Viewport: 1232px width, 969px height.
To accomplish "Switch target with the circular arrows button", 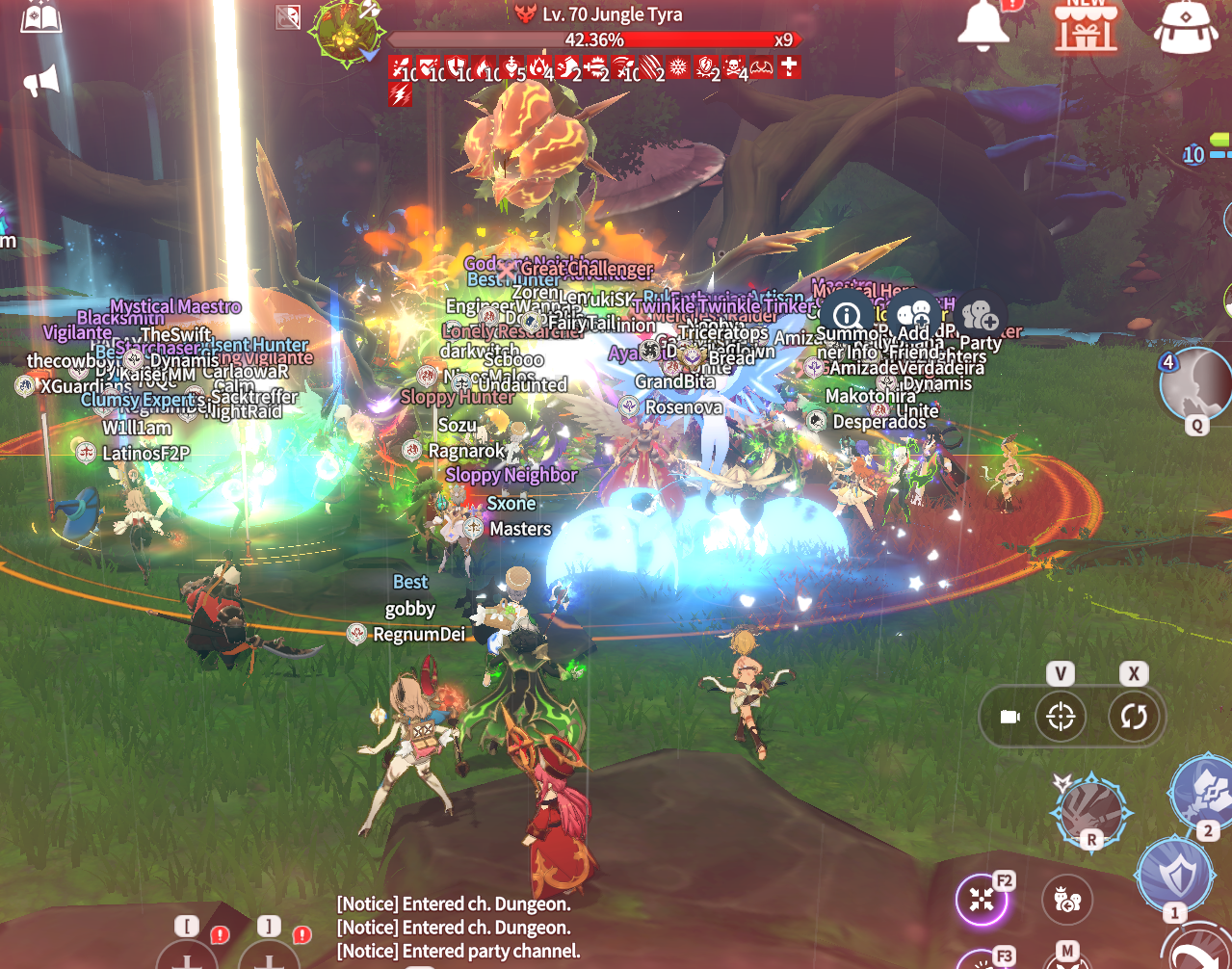I will pyautogui.click(x=1133, y=717).
